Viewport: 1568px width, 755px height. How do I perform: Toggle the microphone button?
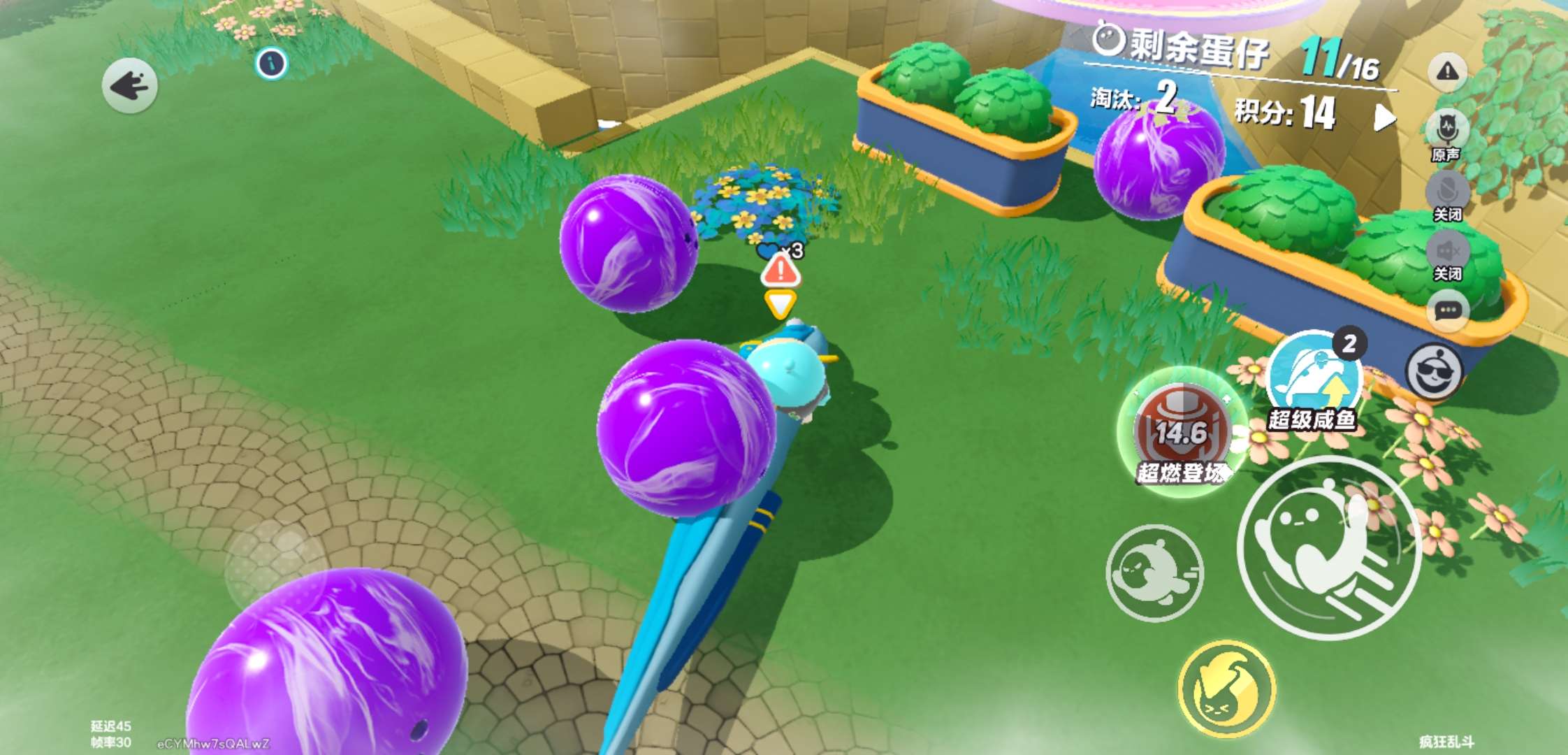[1447, 190]
